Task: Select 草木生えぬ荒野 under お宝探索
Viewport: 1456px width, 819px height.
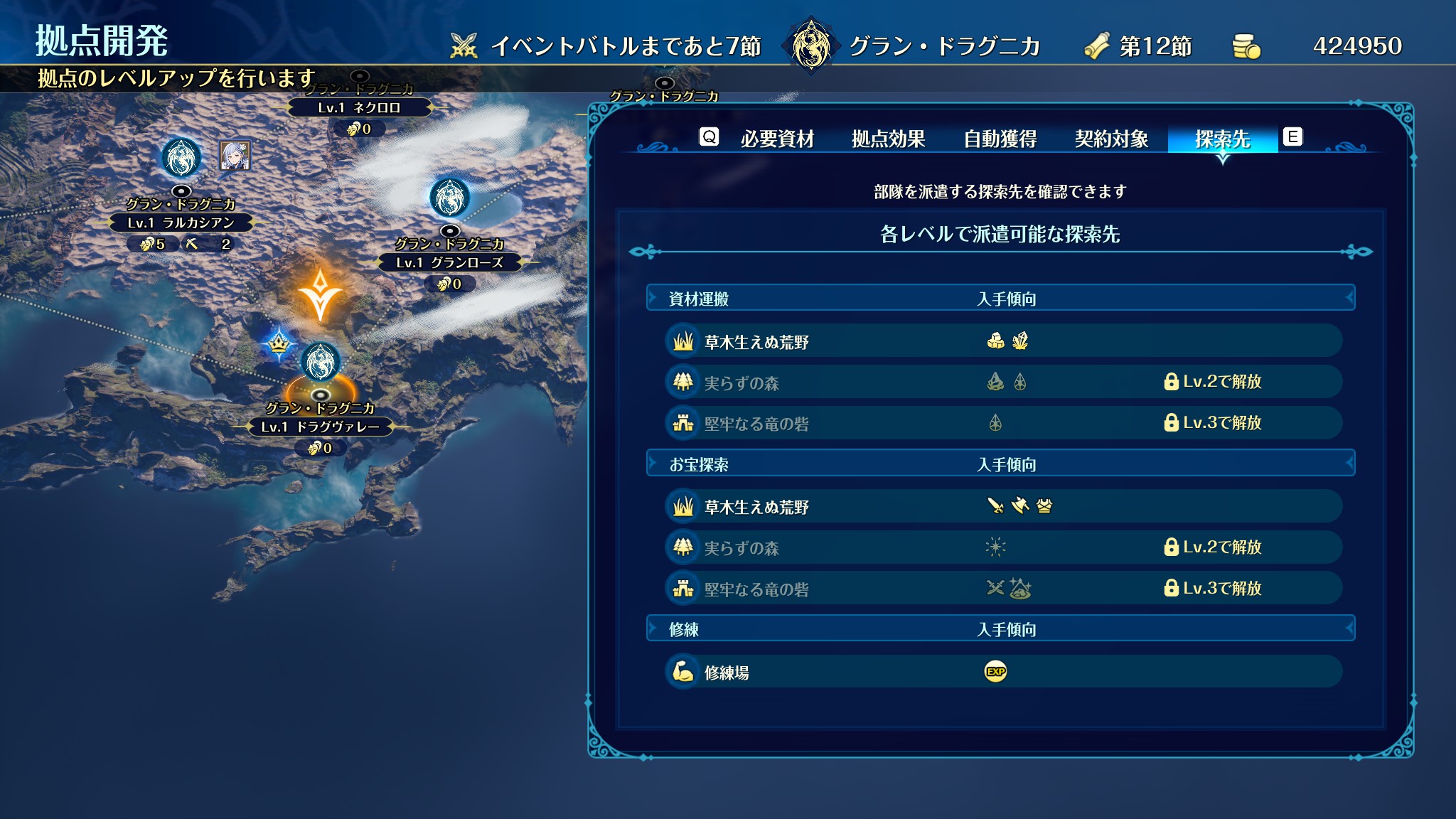Action: [1002, 506]
